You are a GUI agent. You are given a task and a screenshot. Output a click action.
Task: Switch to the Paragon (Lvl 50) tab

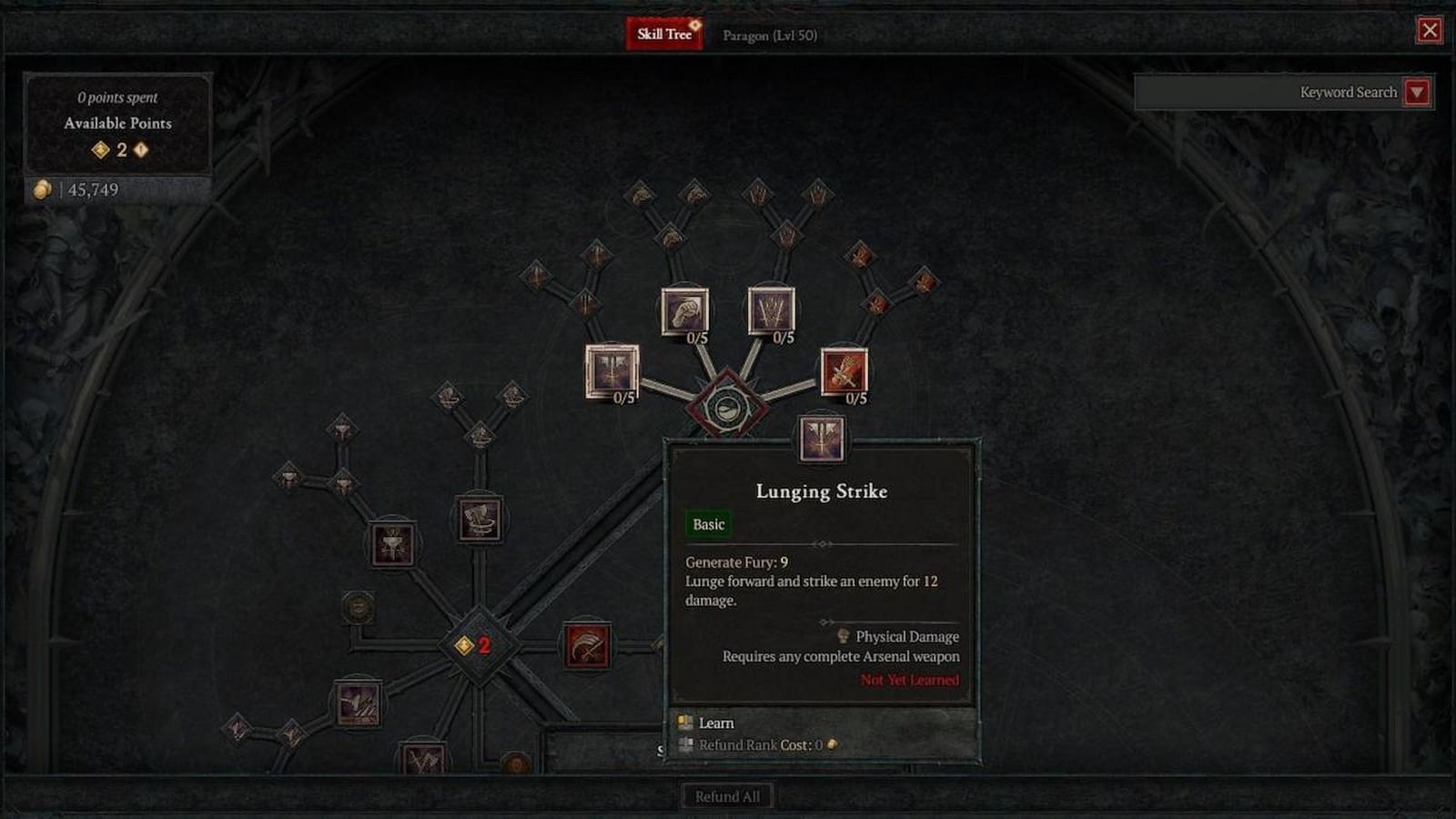coord(769,35)
